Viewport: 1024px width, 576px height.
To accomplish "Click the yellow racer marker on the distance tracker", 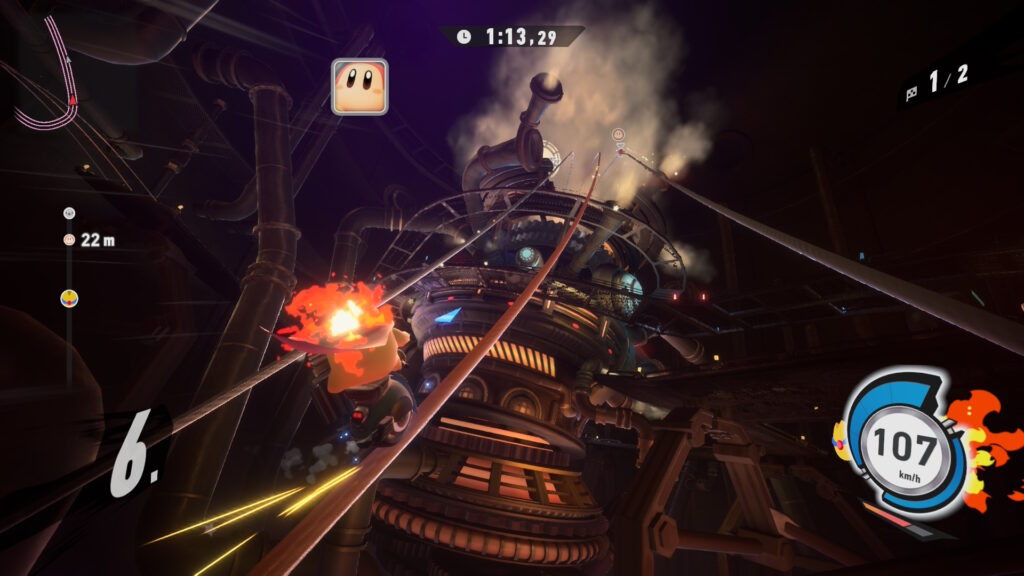I will (x=69, y=297).
